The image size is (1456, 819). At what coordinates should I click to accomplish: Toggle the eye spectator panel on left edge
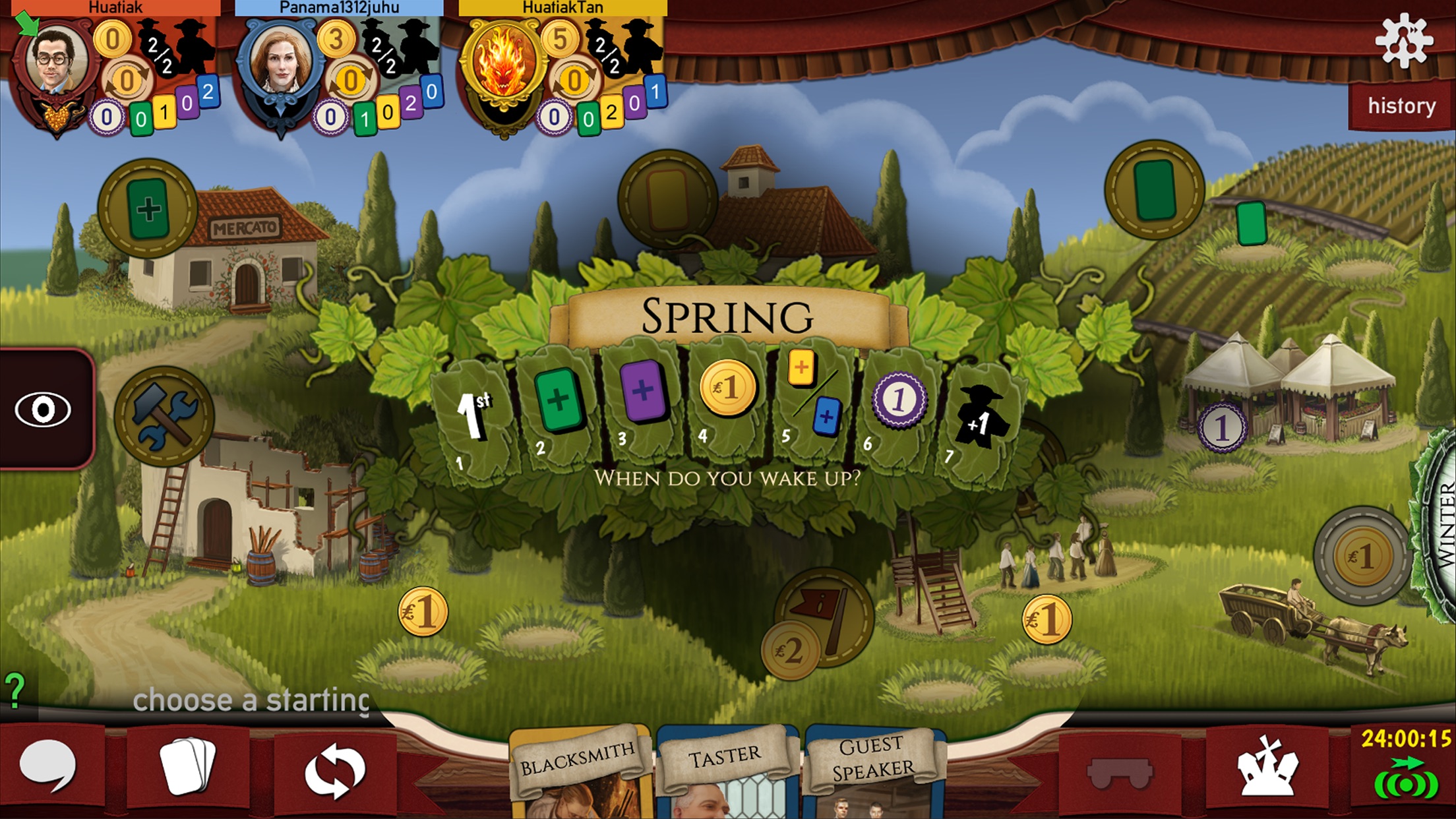[x=44, y=409]
